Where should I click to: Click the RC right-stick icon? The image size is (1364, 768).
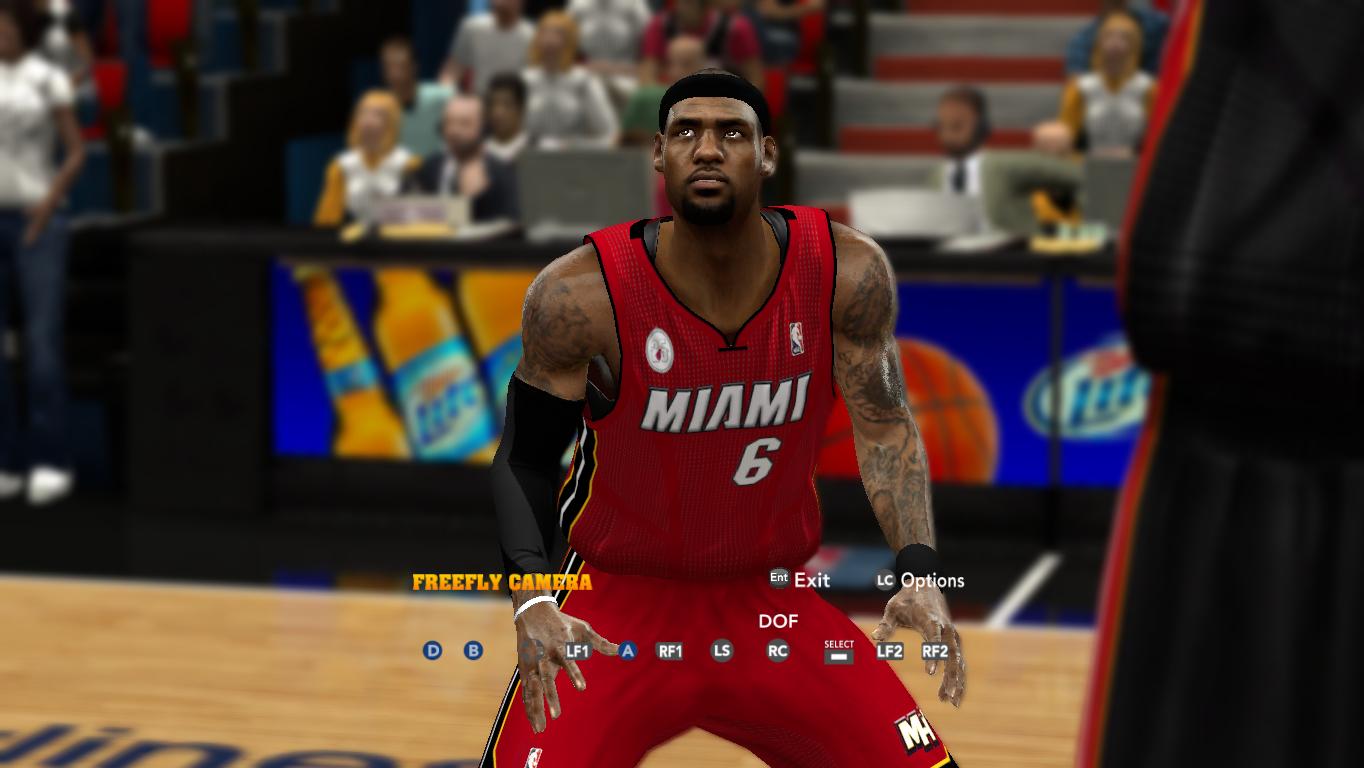pos(779,651)
